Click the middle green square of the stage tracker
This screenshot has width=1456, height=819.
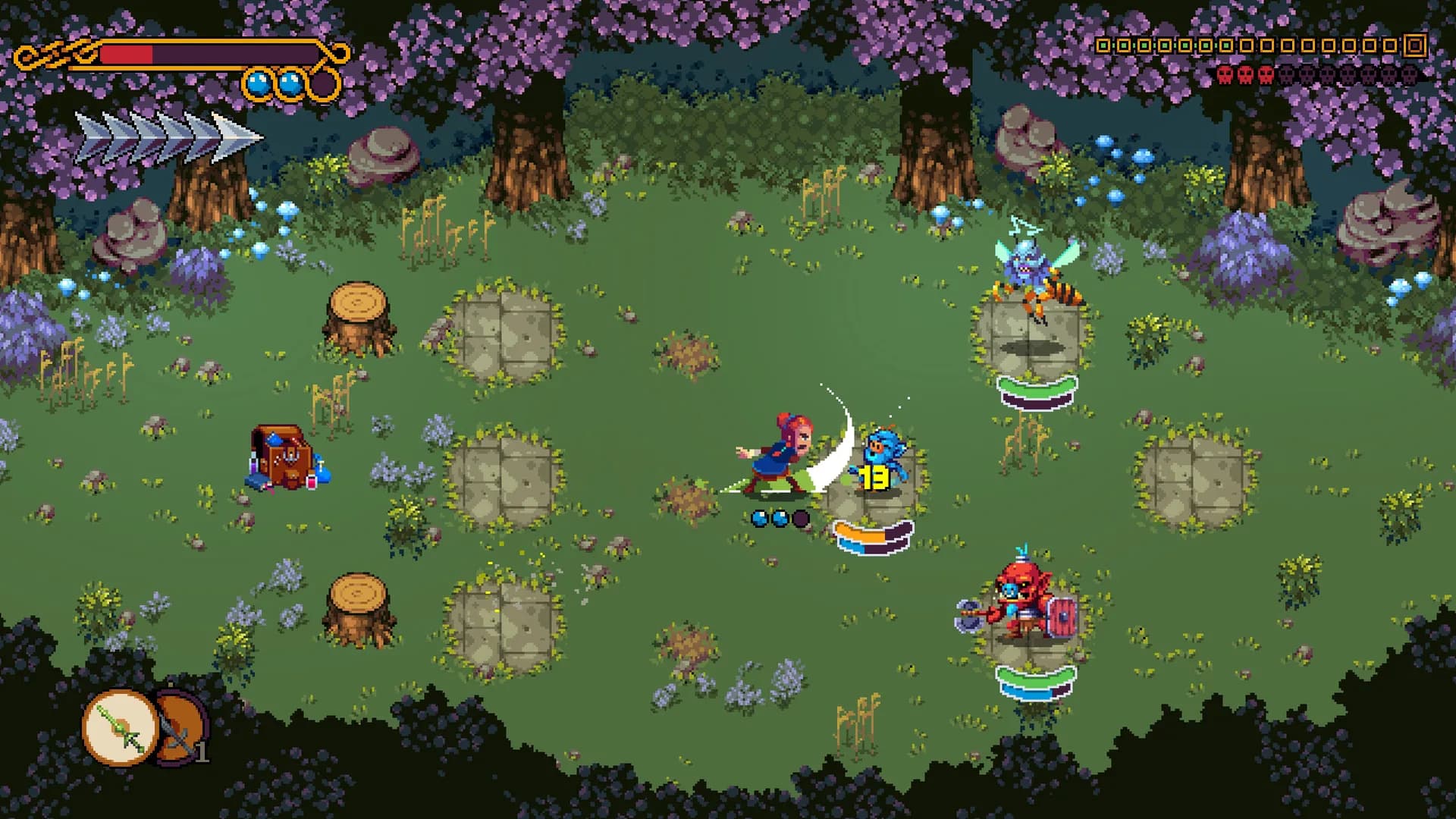coord(1166,45)
